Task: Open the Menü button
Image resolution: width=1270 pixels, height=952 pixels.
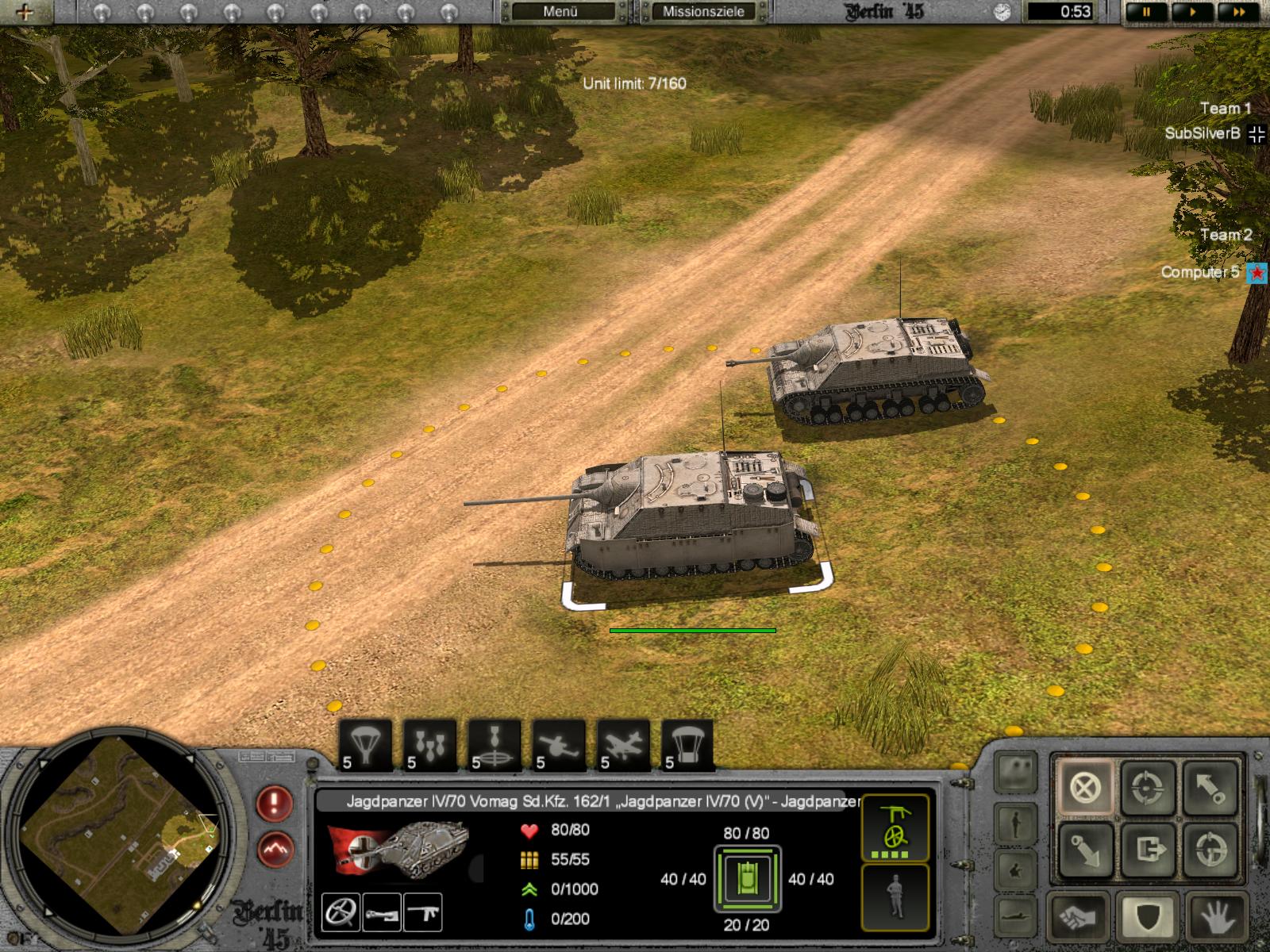Action: coord(561,12)
